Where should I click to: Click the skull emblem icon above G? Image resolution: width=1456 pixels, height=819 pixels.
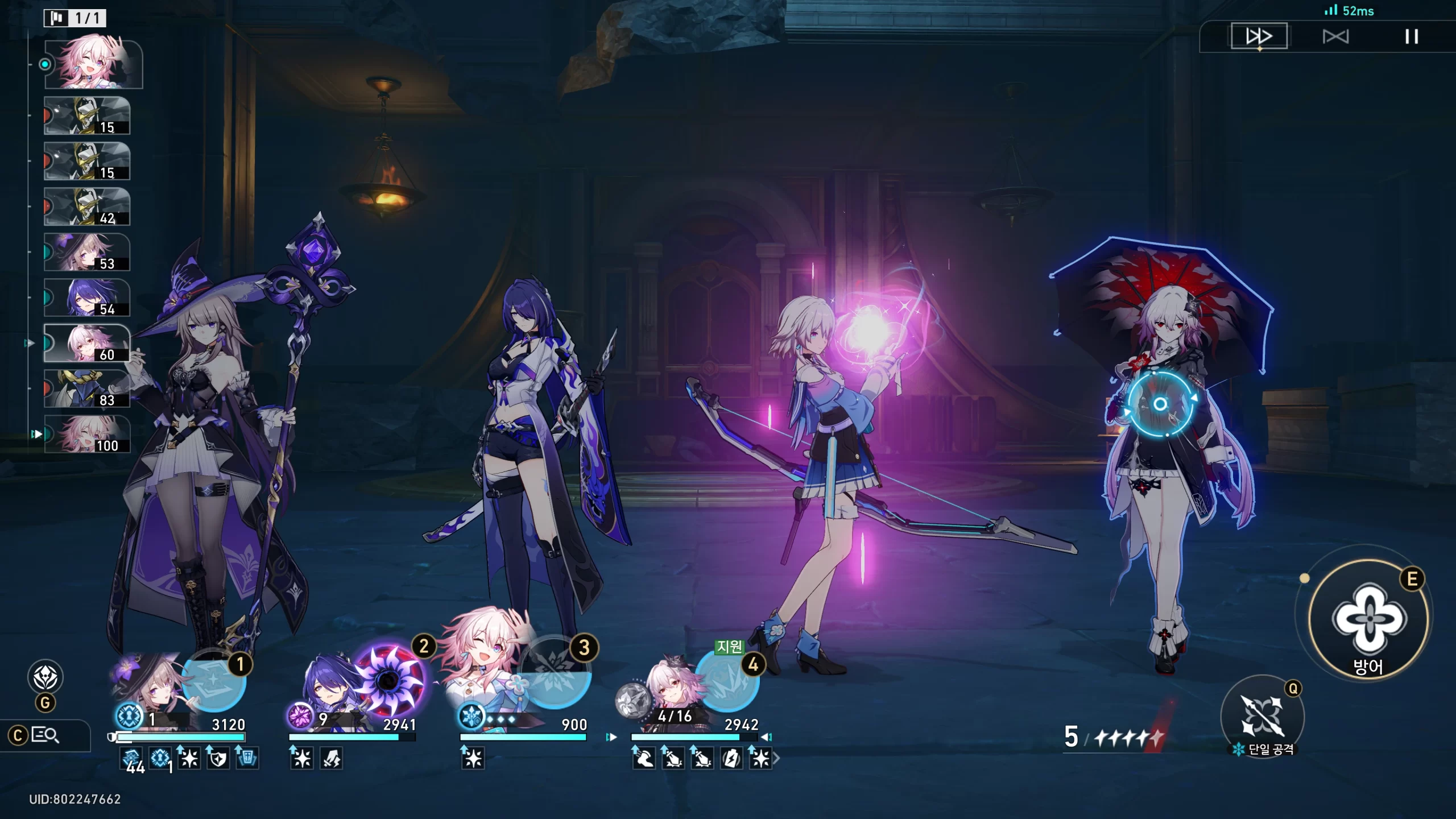45,677
